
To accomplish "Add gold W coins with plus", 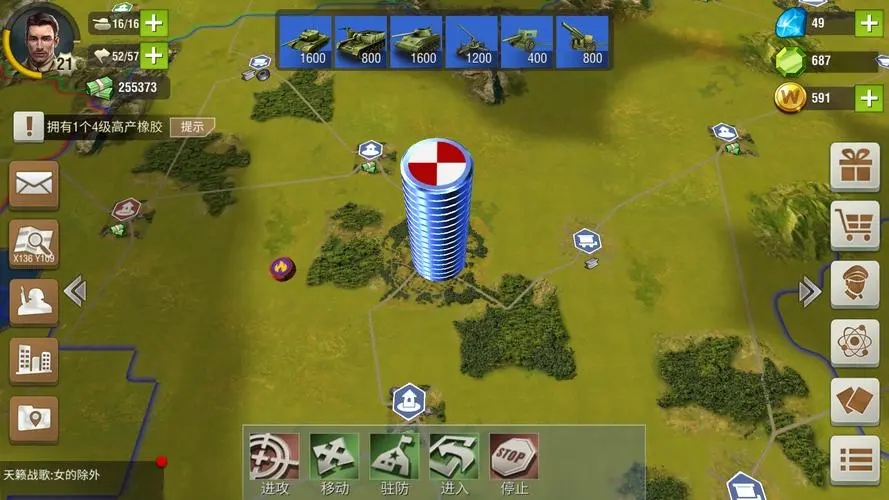I will 869,98.
